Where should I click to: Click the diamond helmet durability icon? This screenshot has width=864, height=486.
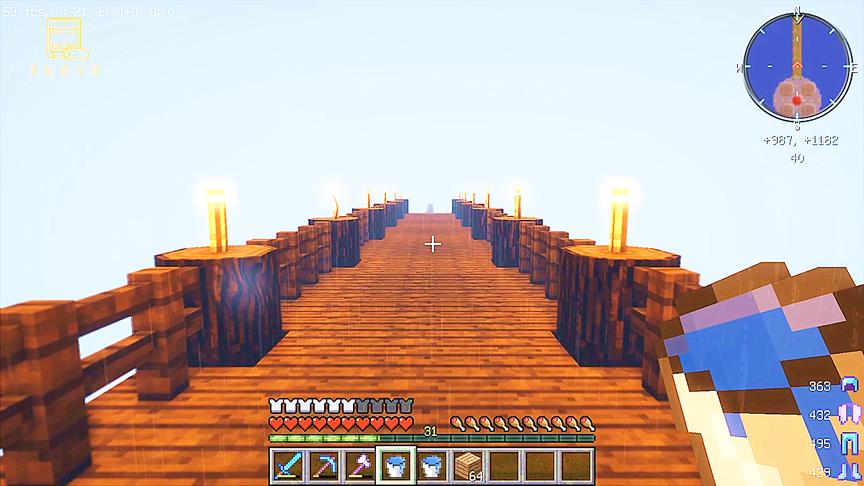pos(850,387)
